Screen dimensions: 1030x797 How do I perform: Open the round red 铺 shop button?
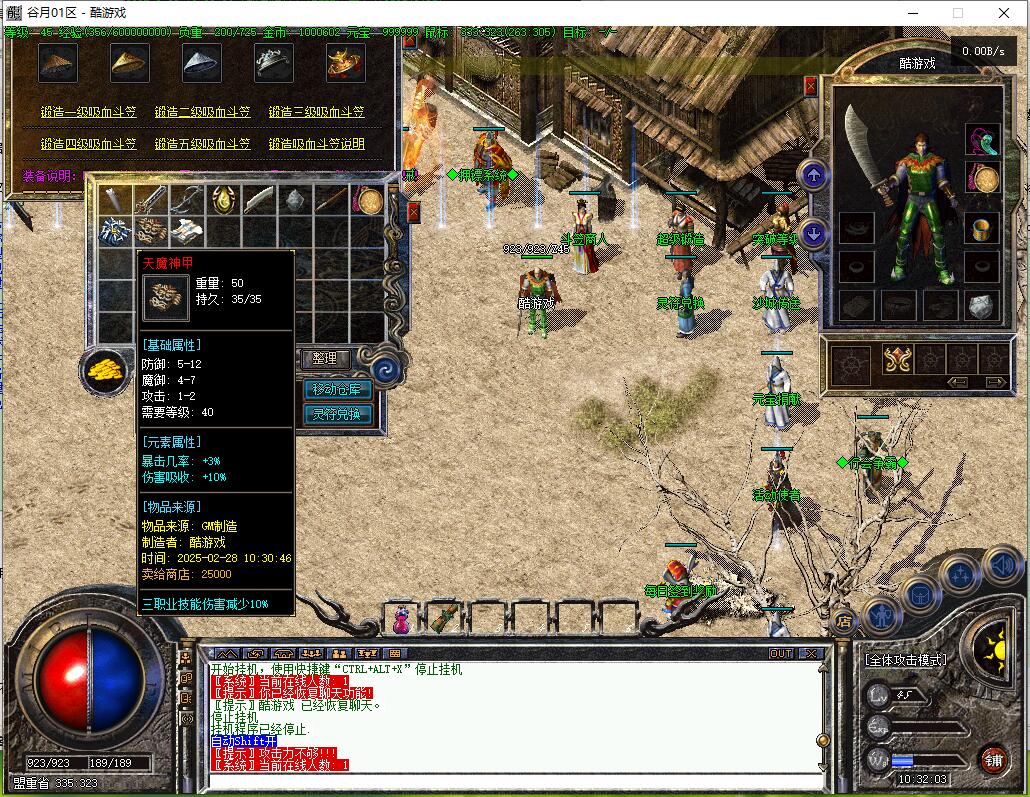(x=993, y=759)
